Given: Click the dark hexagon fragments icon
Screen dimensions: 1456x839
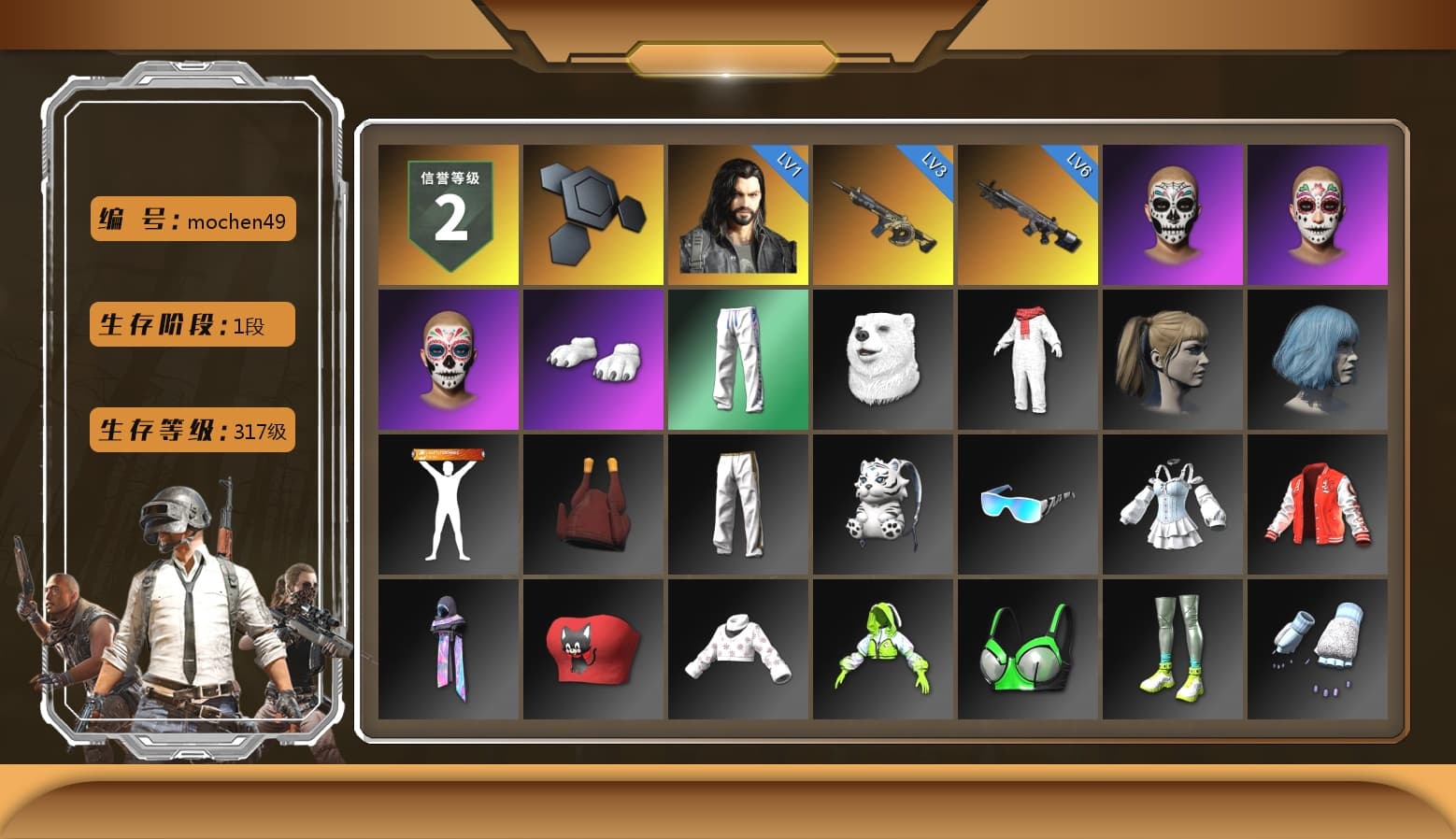Looking at the screenshot, I should tap(592, 213).
